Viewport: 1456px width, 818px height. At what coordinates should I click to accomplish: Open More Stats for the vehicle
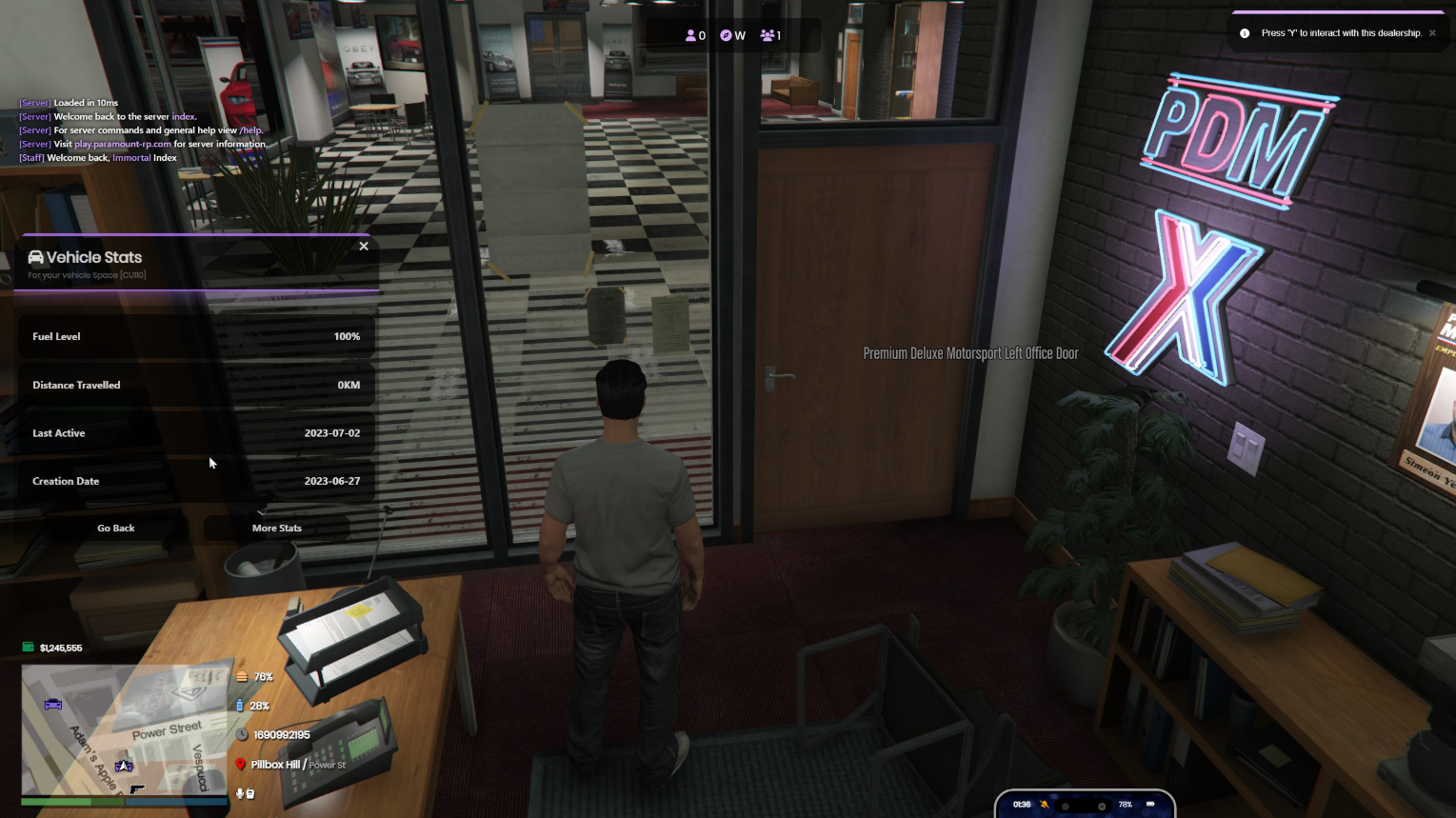[276, 528]
